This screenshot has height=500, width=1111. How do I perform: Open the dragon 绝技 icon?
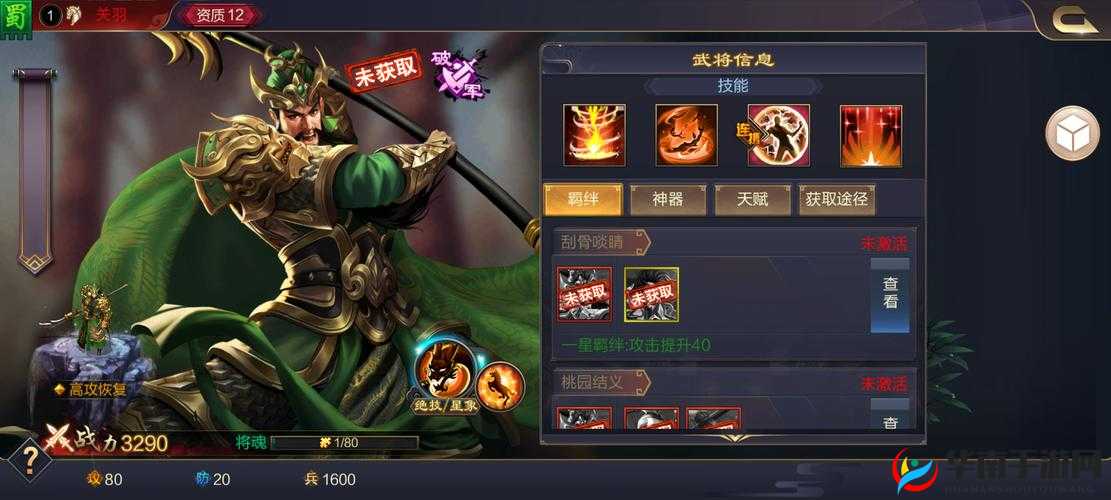(440, 369)
